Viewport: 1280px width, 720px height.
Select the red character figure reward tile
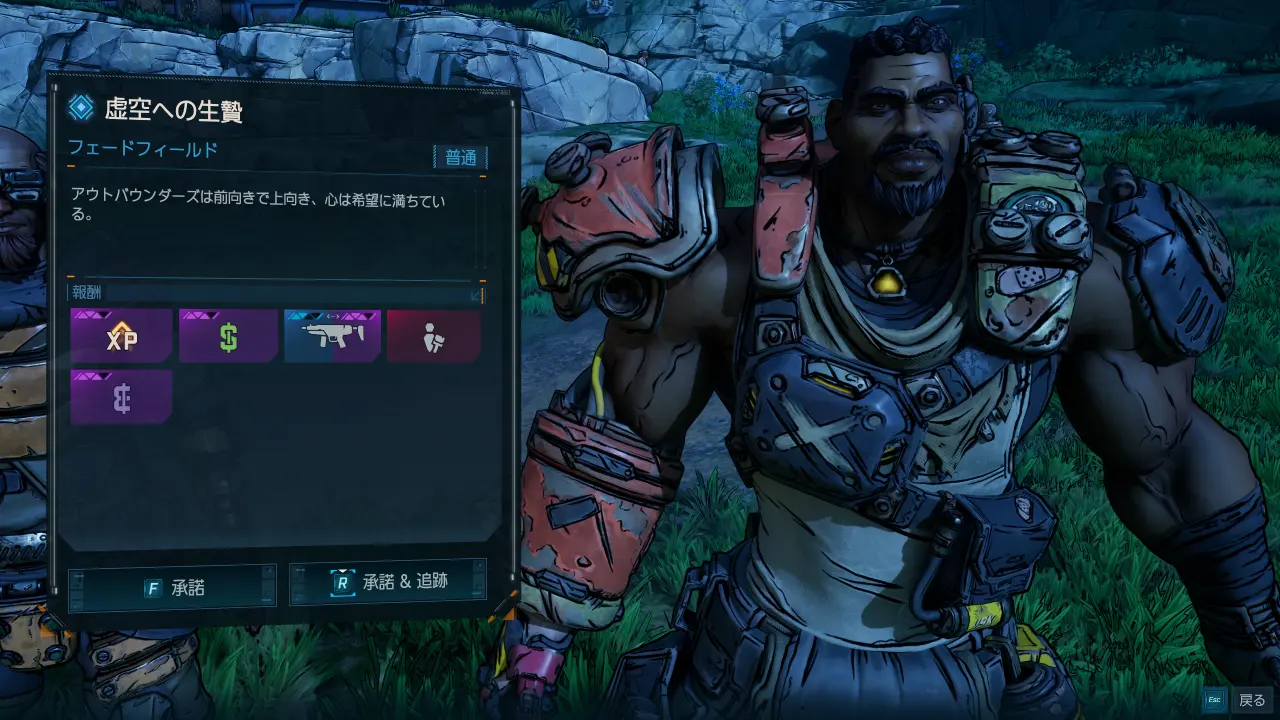point(433,336)
